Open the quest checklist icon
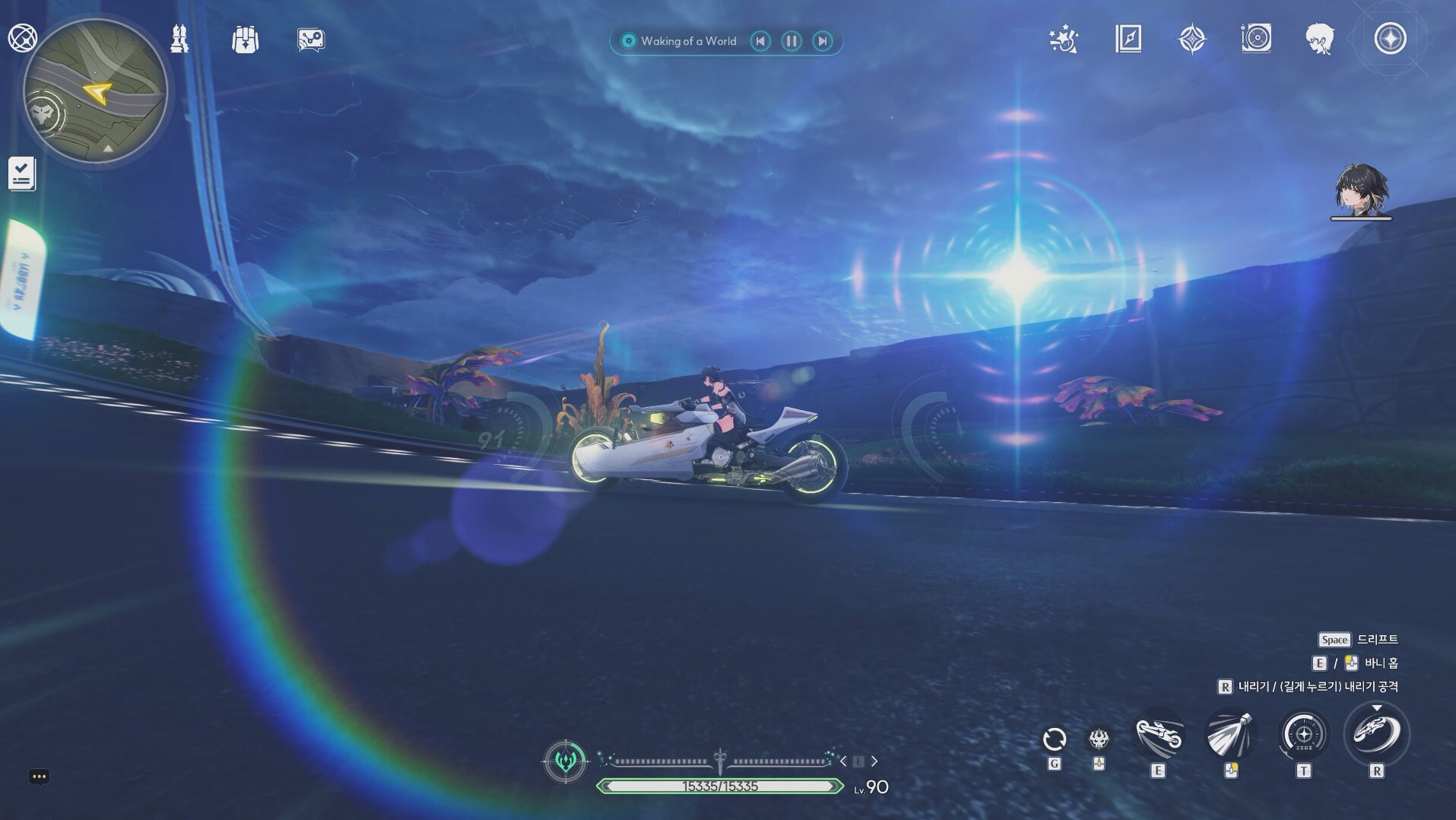1456x820 pixels. (21, 173)
